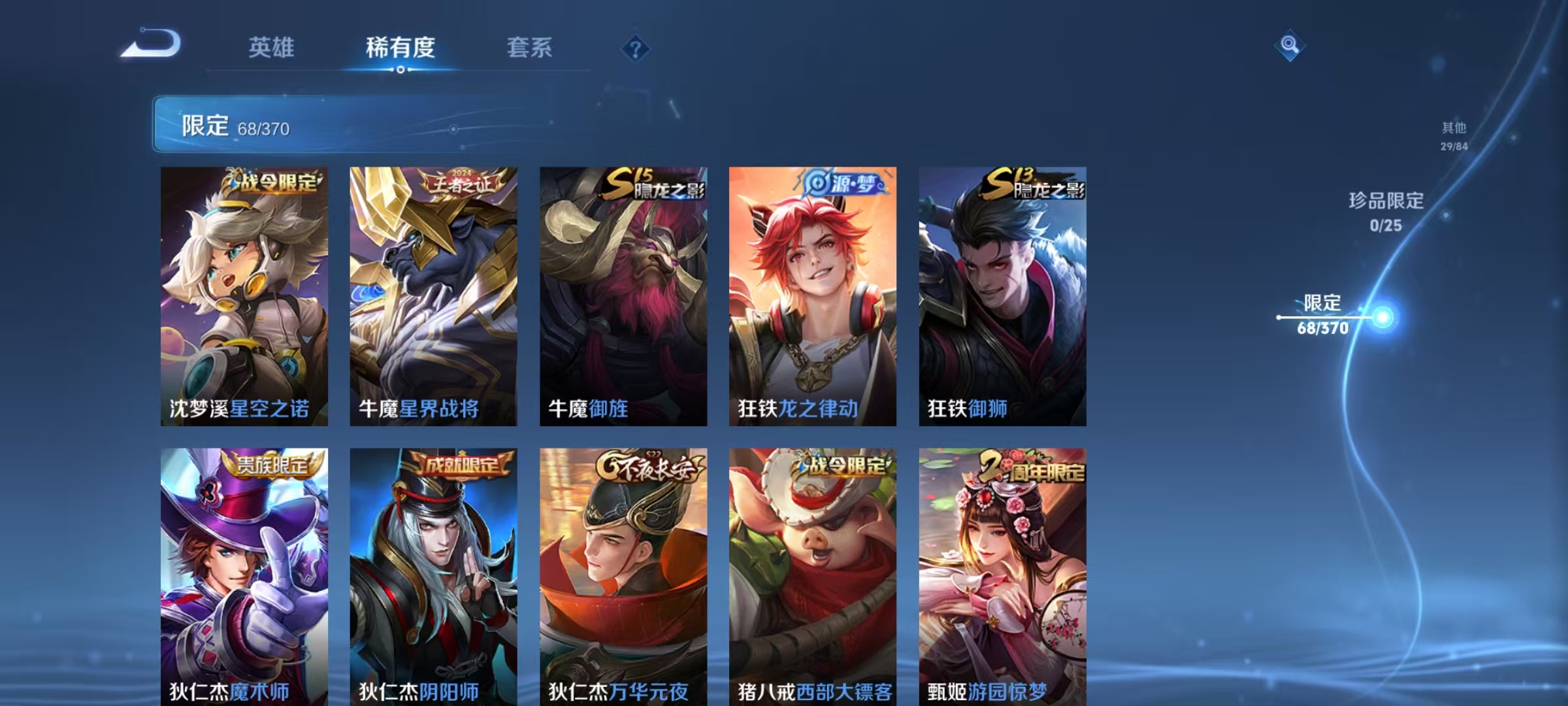
Task: Switch to the 英雄 tab
Action: pyautogui.click(x=272, y=47)
